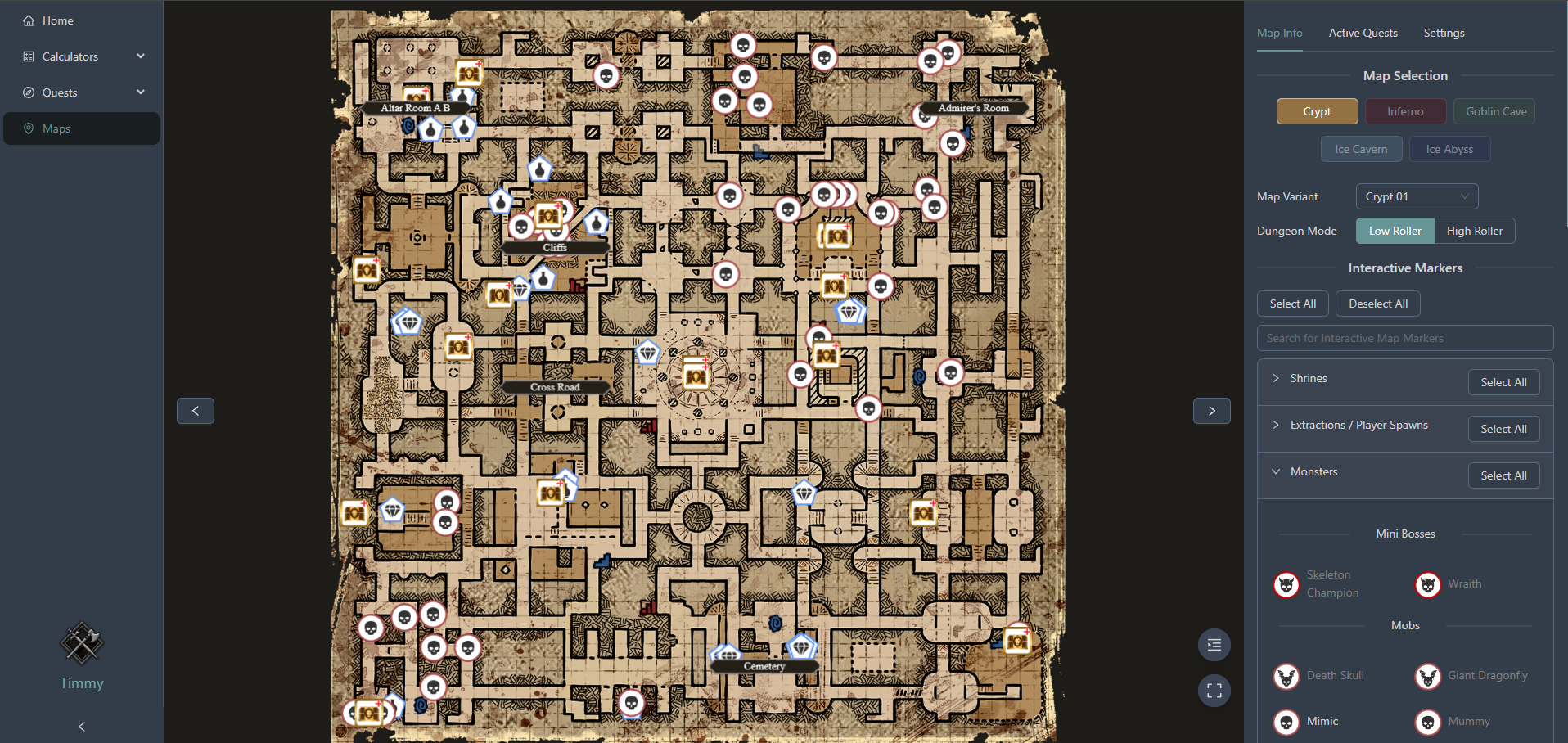Open the map legend panel icon

[x=1214, y=645]
